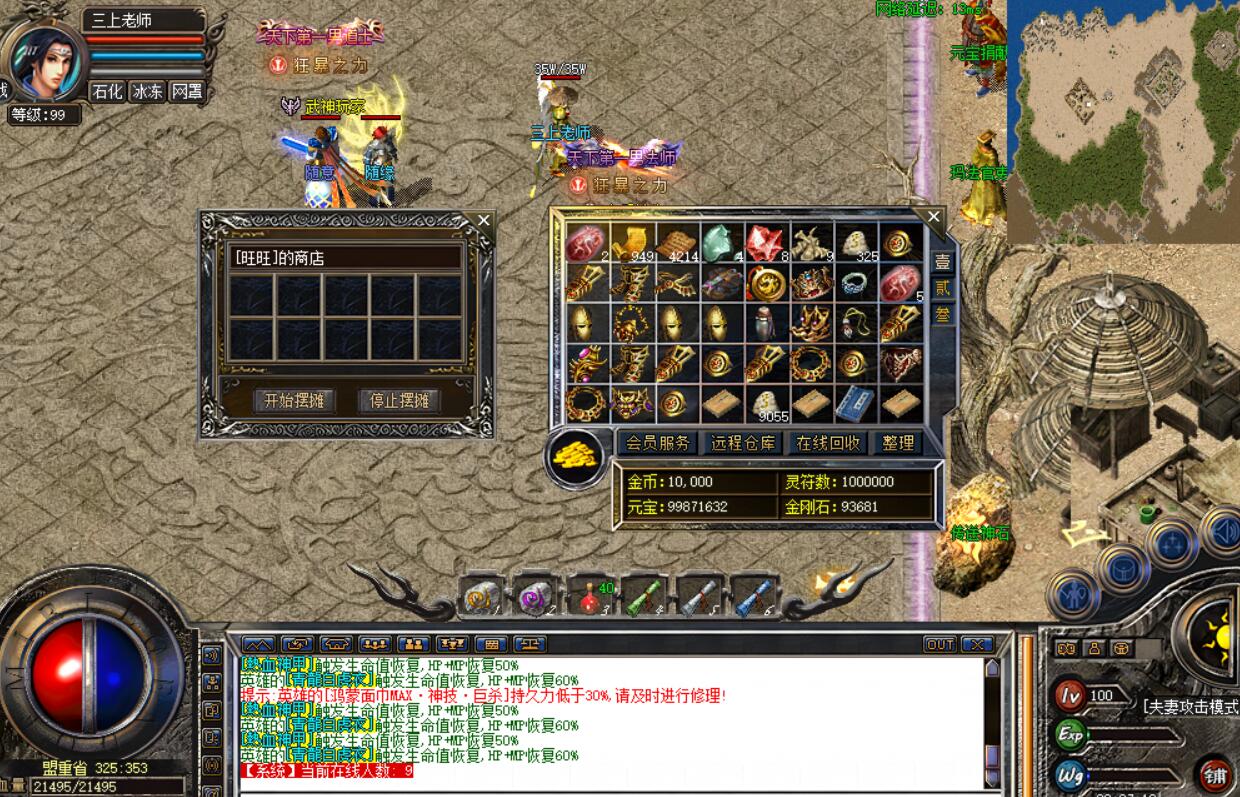The height and width of the screenshot is (797, 1240).
Task: Click the 开始摆摊 start stall button
Action: pos(293,401)
